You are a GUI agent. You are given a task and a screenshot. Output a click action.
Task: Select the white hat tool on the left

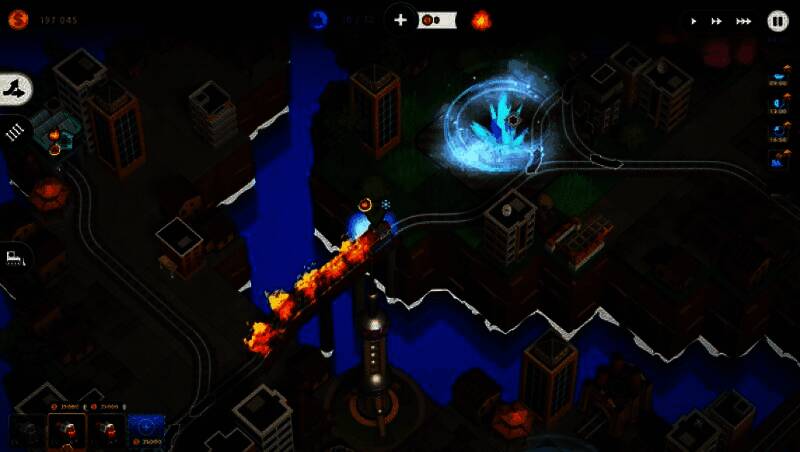point(17,90)
